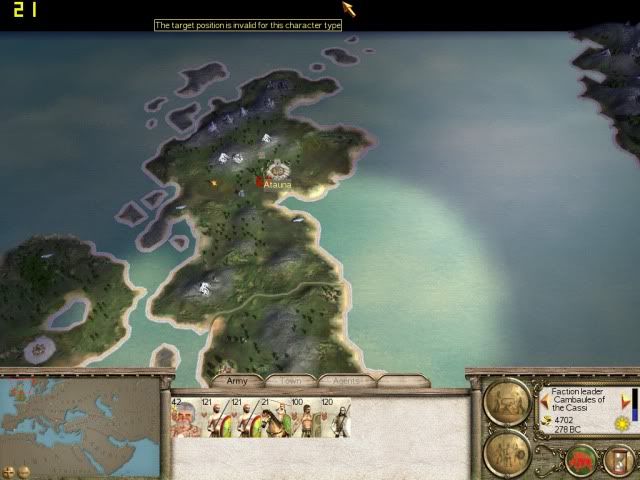This screenshot has height=480, width=640.
Task: Open the Town tab
Action: 291,381
